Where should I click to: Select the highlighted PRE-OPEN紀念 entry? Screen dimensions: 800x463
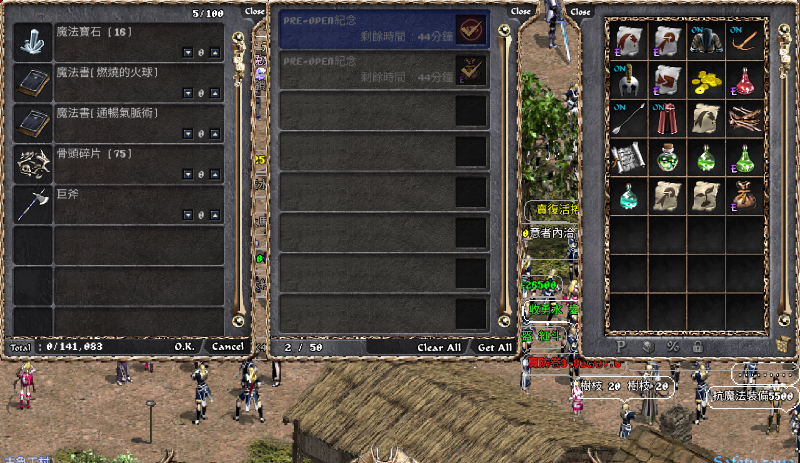tap(383, 30)
